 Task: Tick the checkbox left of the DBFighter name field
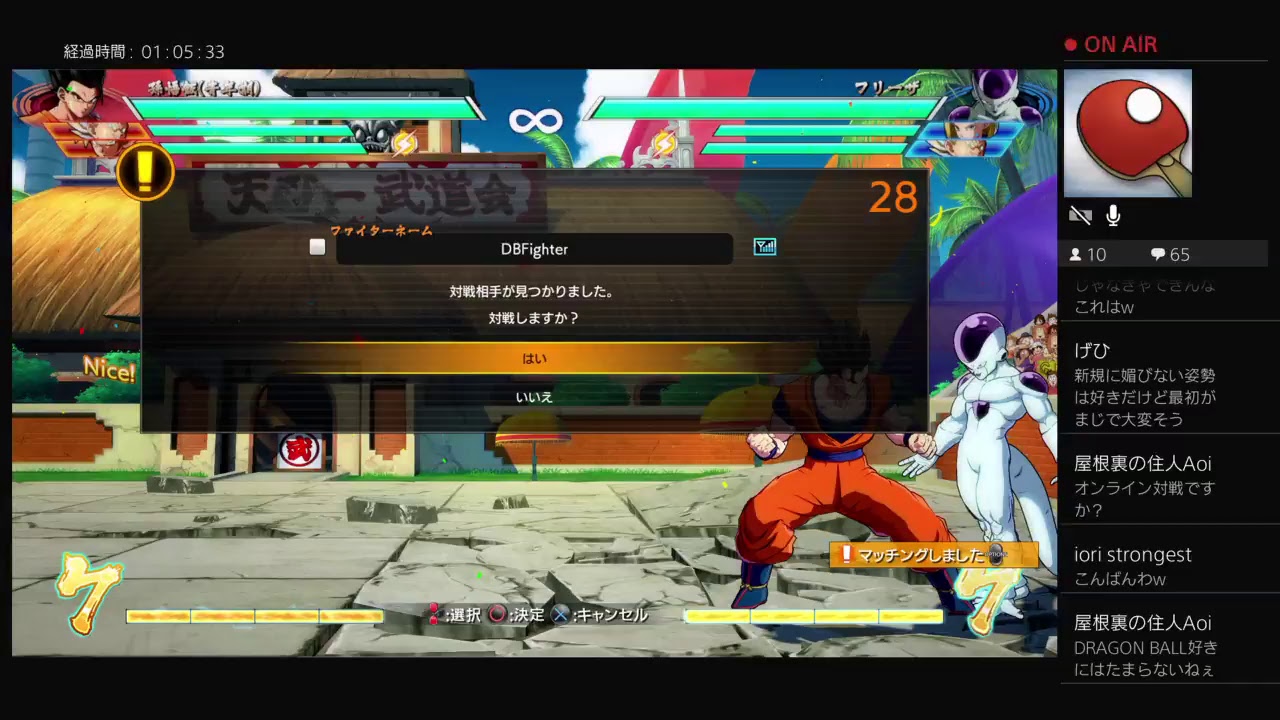point(317,247)
